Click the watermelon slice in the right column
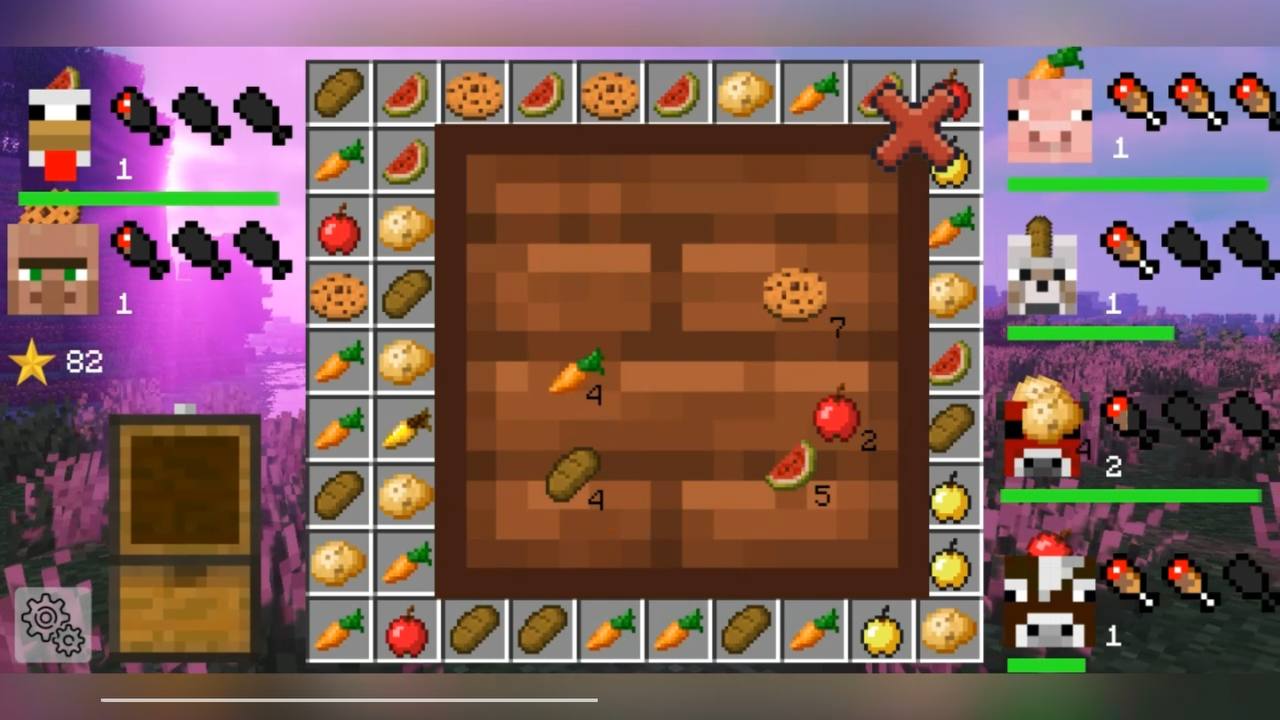This screenshot has width=1280, height=720. coord(949,360)
